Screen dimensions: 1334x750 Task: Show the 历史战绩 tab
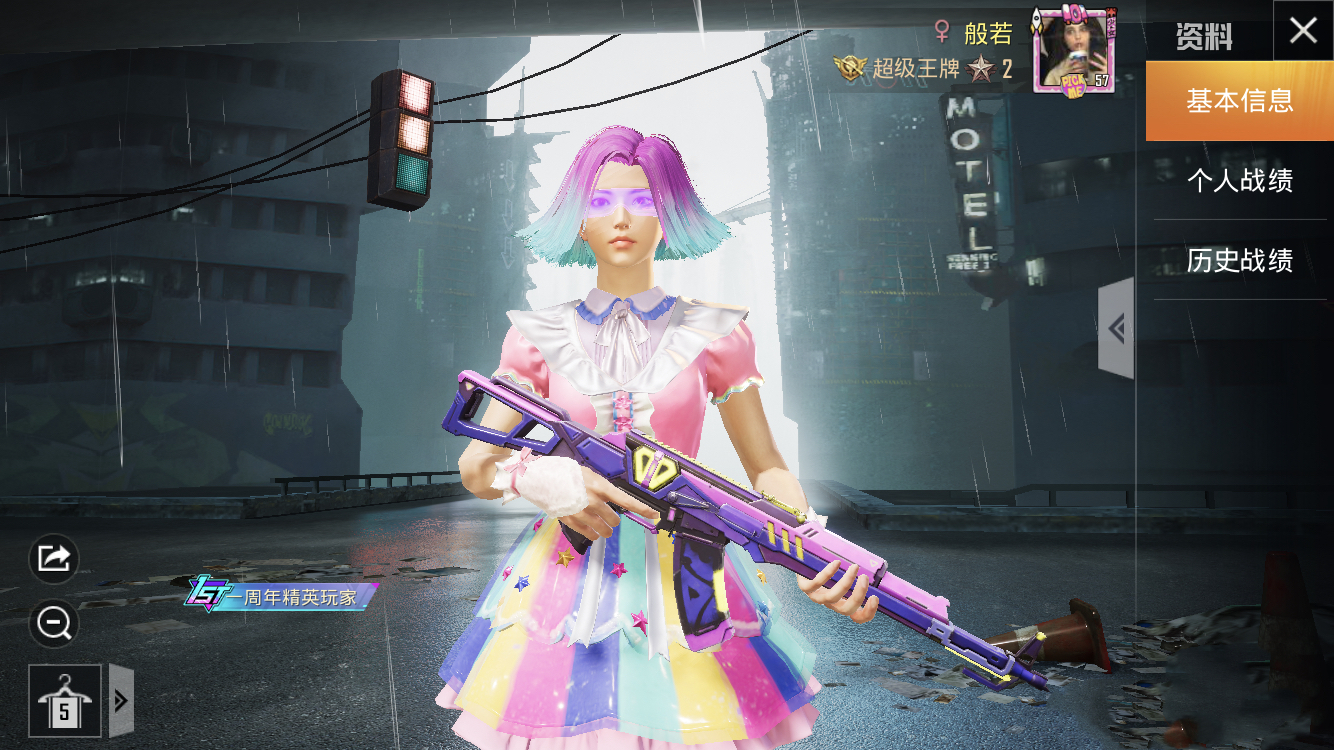1239,261
